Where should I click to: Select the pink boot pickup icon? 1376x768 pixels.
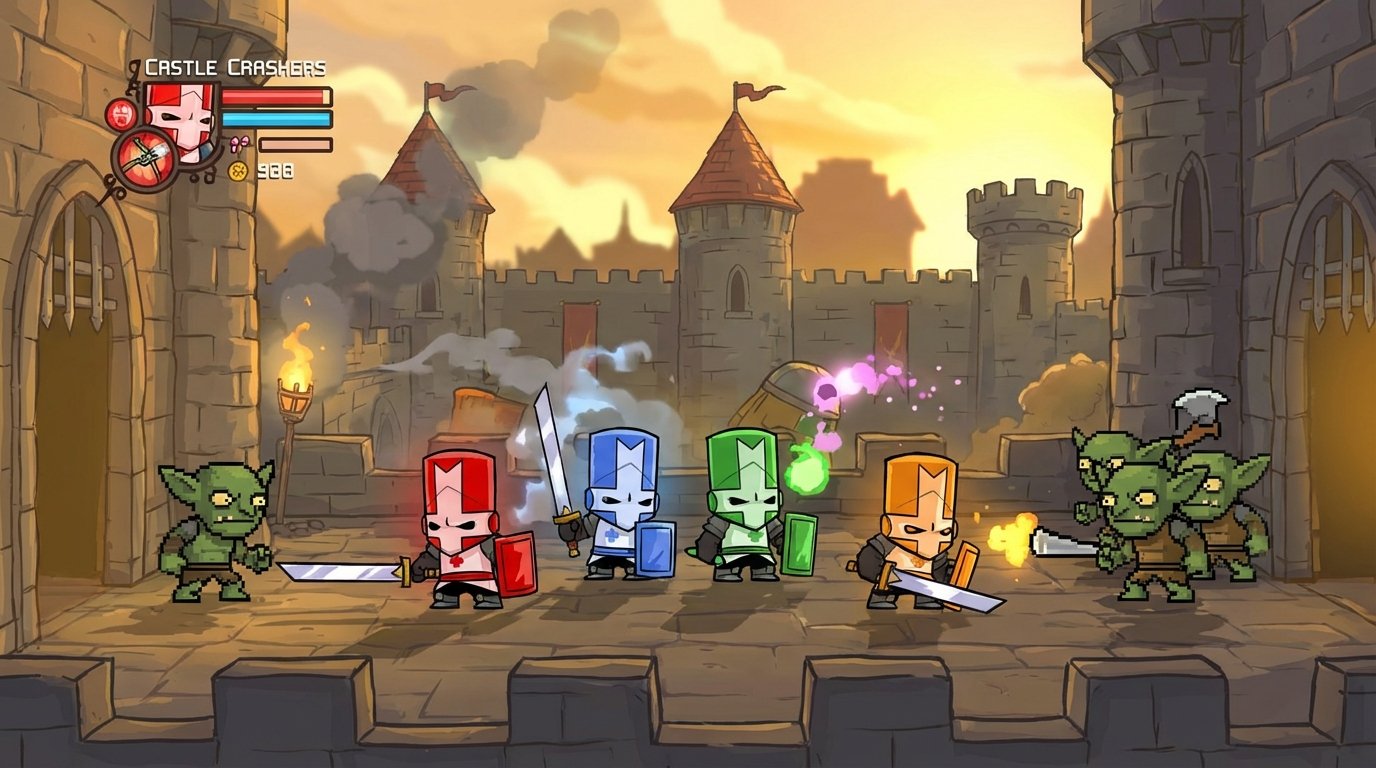[x=240, y=143]
